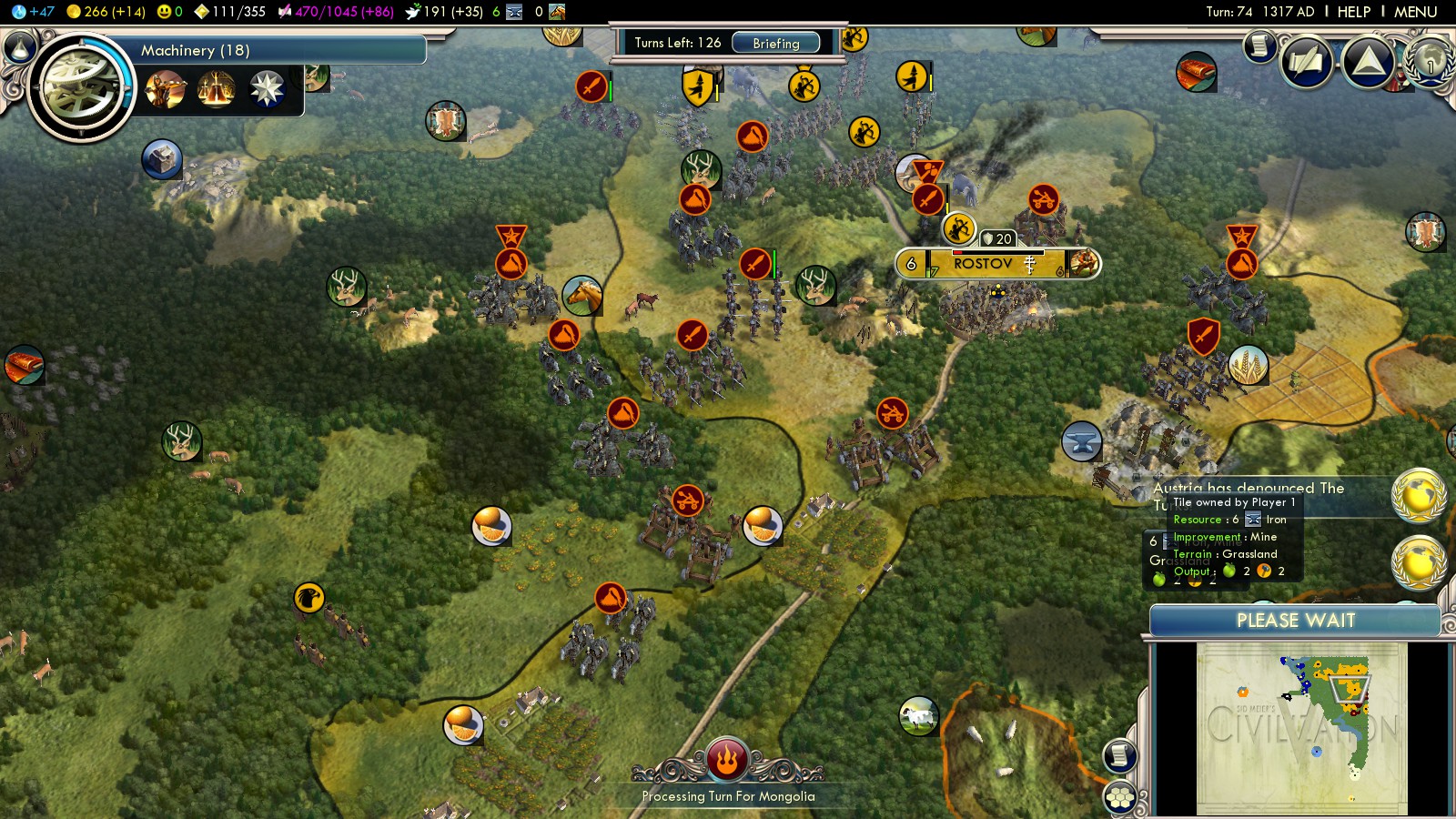This screenshot has height=819, width=1456.
Task: Click the world minimap
Action: tap(1301, 728)
